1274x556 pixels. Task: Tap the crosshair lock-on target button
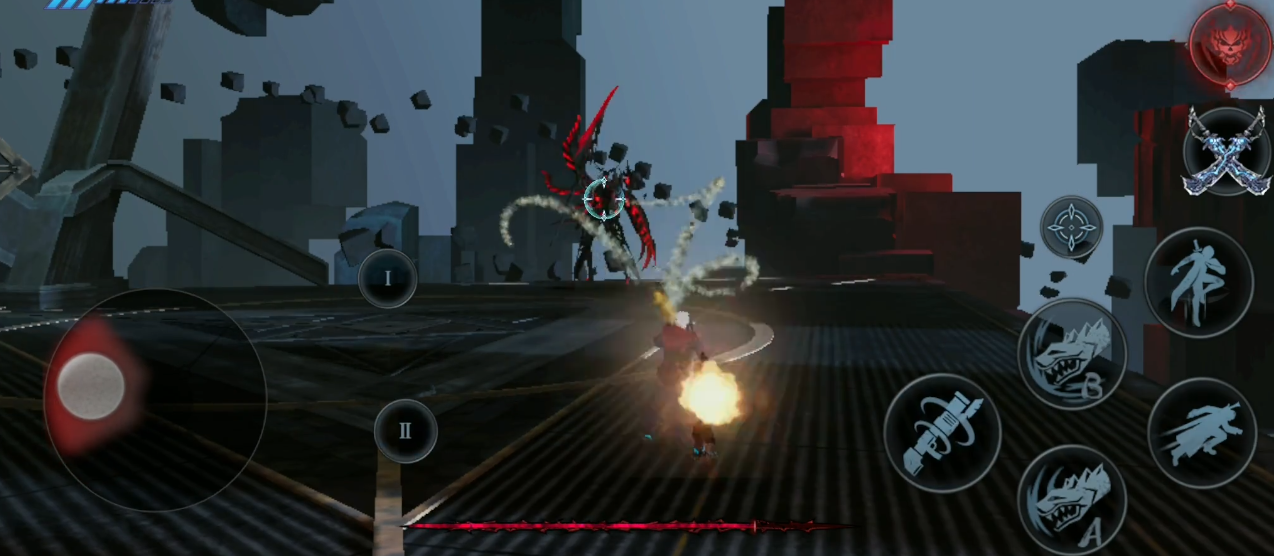point(1071,227)
